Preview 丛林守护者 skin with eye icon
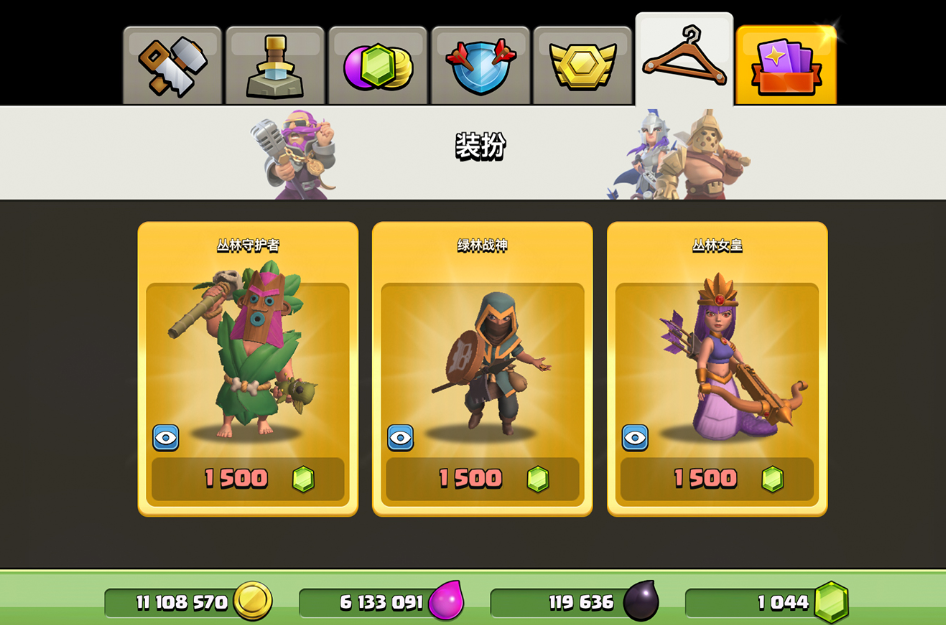The height and width of the screenshot is (625, 946). coord(166,437)
